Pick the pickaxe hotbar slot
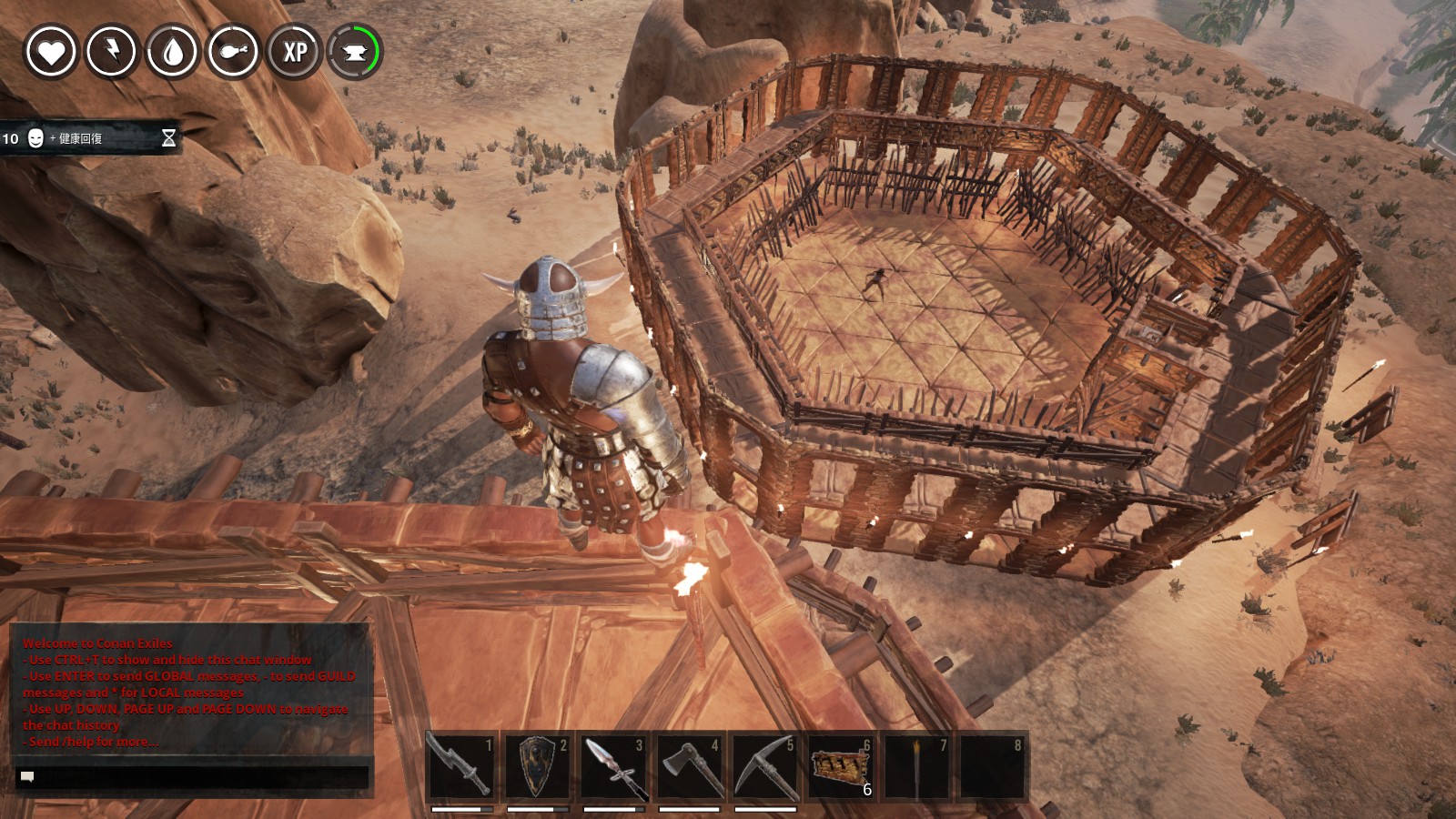The height and width of the screenshot is (819, 1456). tap(764, 767)
